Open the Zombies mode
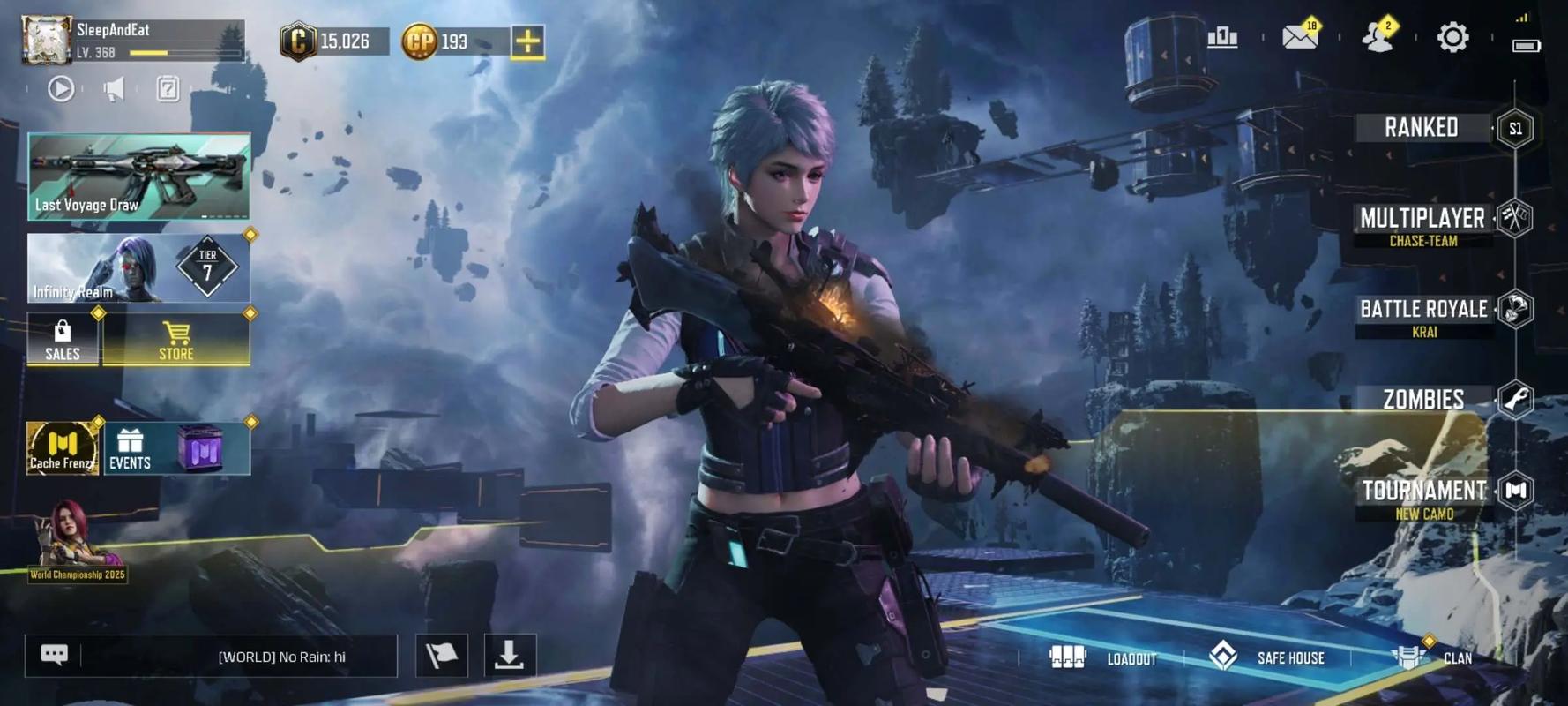The image size is (1568, 706). [x=1423, y=400]
